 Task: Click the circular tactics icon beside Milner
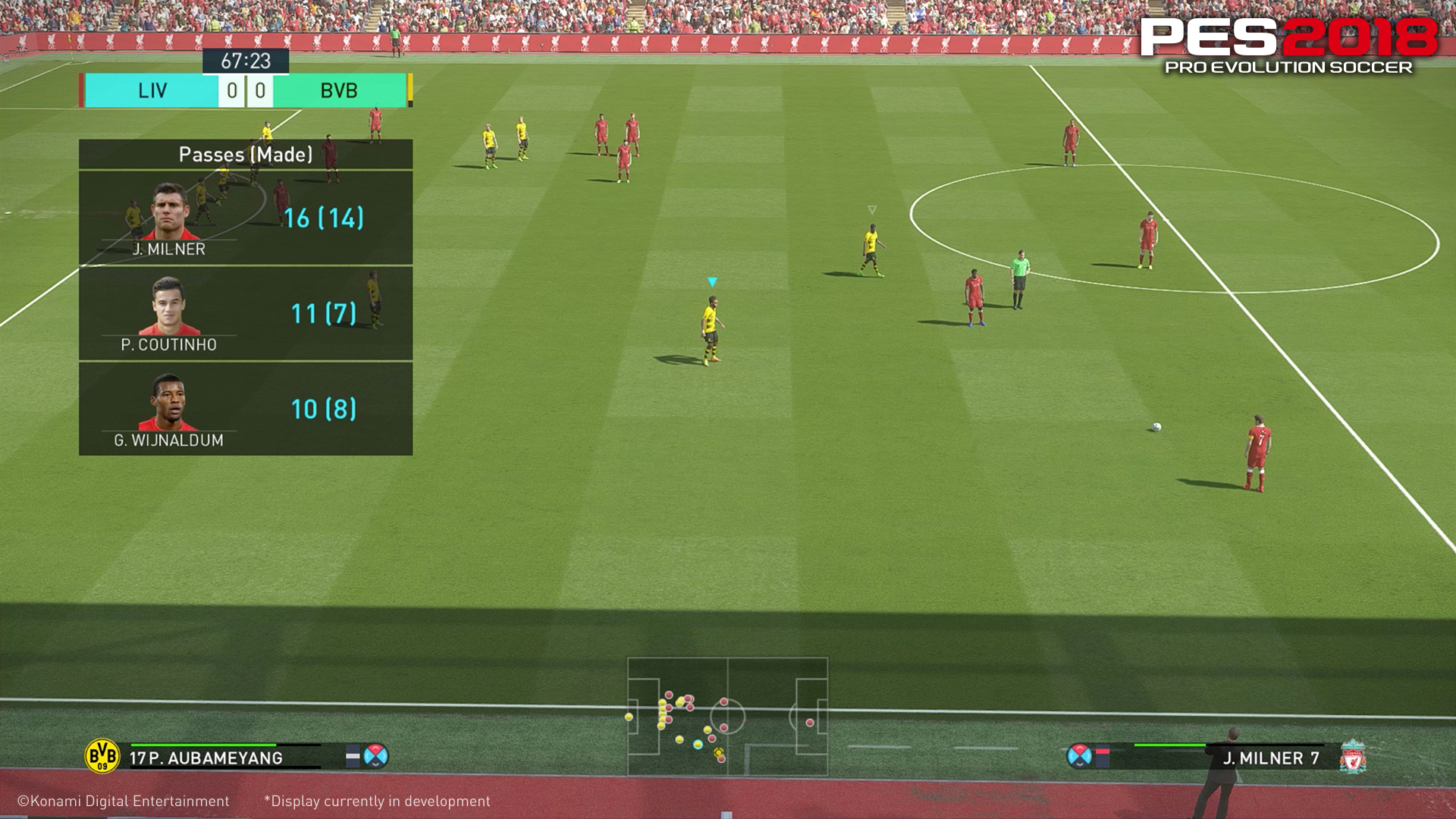pos(1078,756)
